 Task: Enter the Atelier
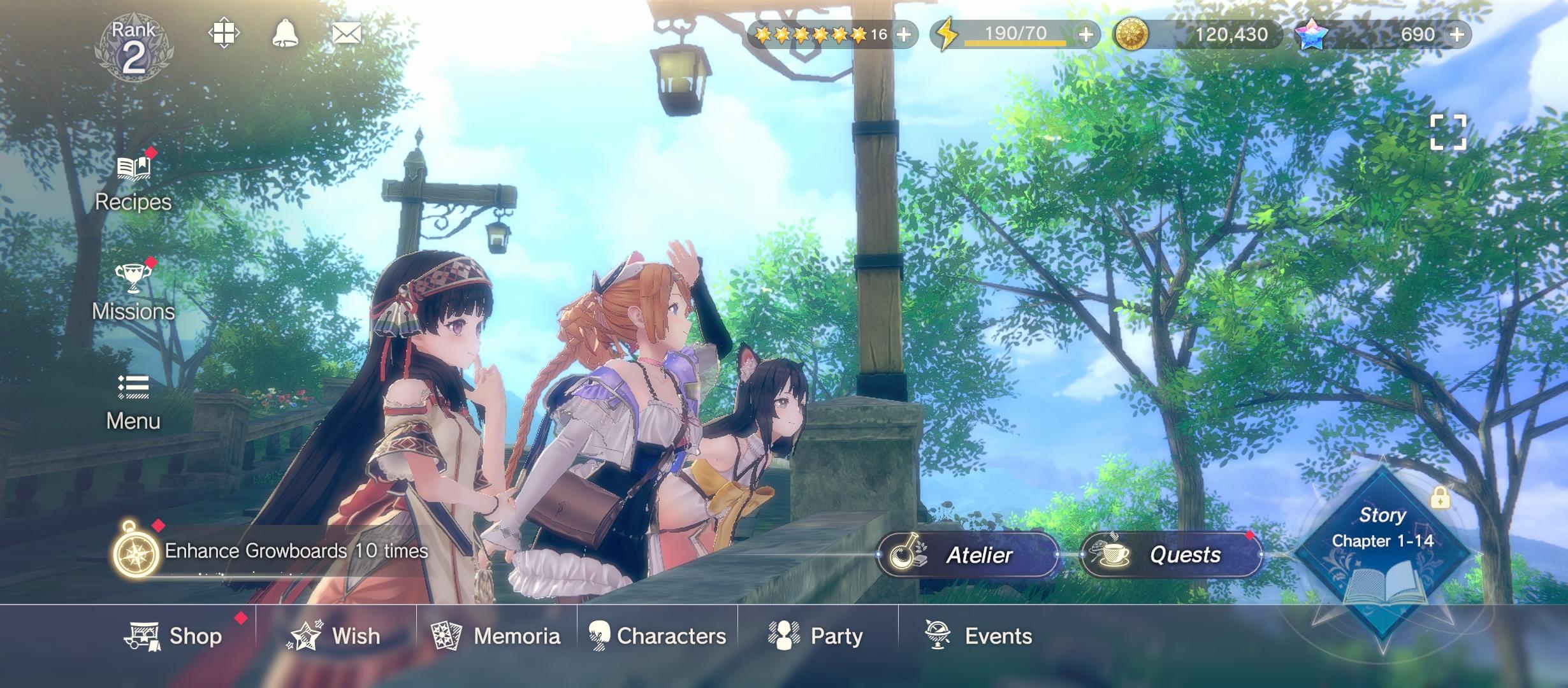(x=968, y=555)
